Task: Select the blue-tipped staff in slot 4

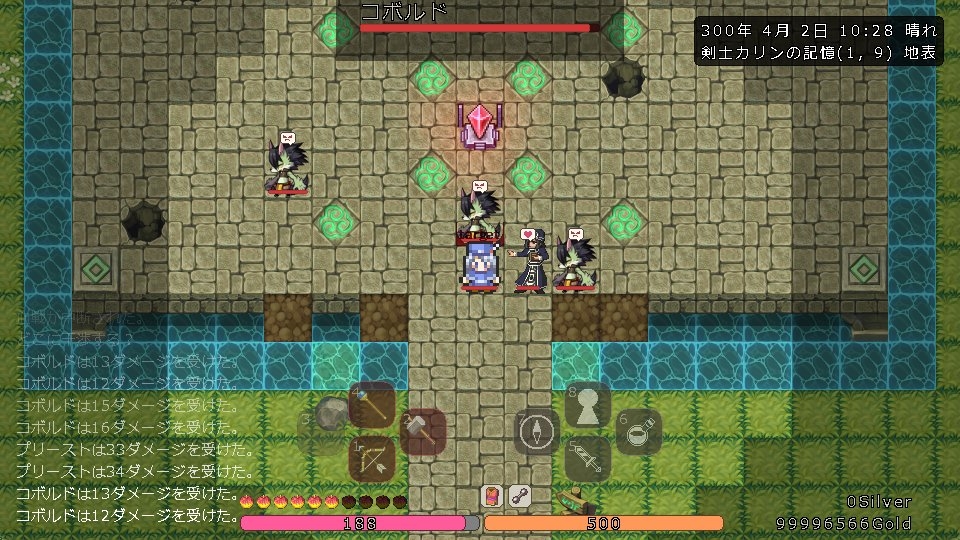Action: pos(374,404)
